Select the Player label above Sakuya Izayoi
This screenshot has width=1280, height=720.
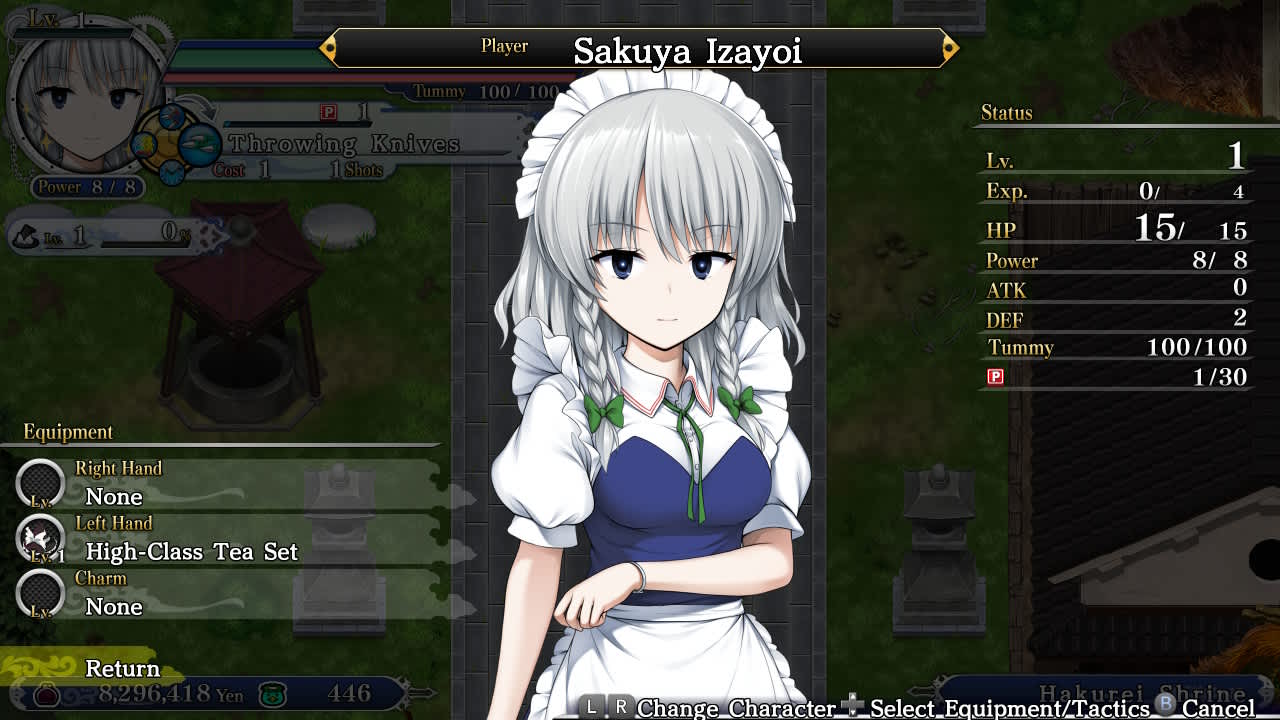tap(504, 45)
